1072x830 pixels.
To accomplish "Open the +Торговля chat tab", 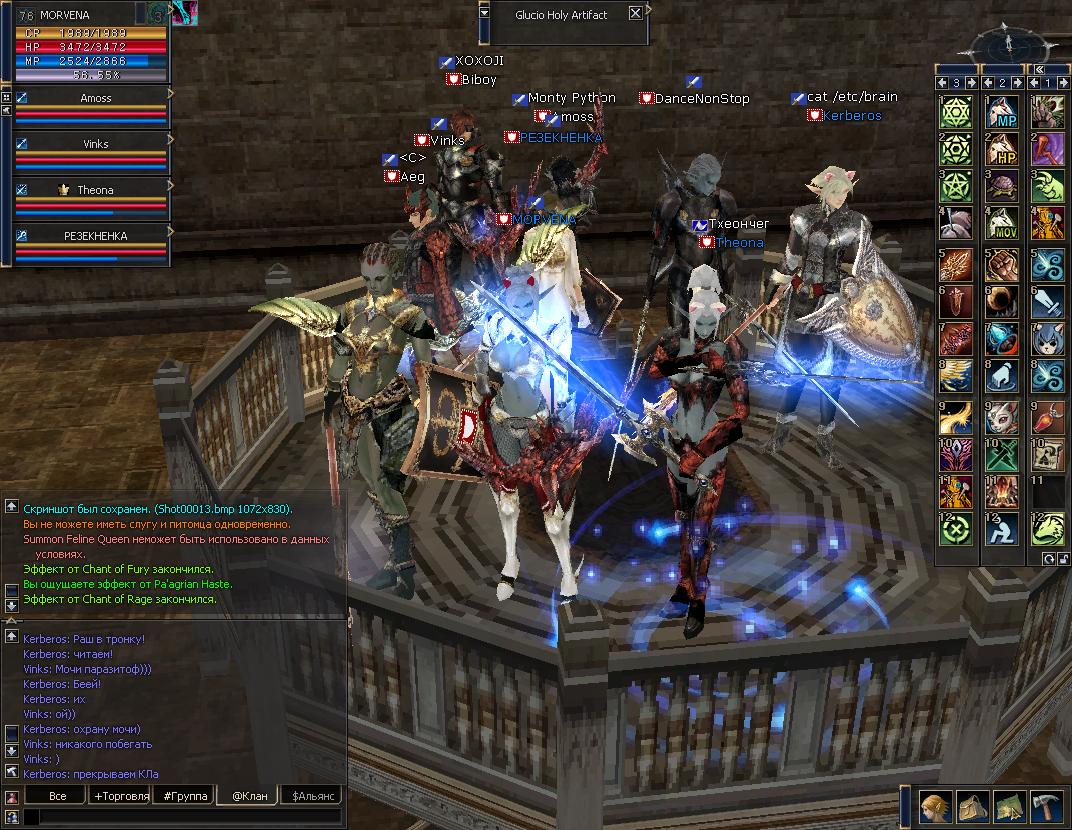I will pos(120,796).
